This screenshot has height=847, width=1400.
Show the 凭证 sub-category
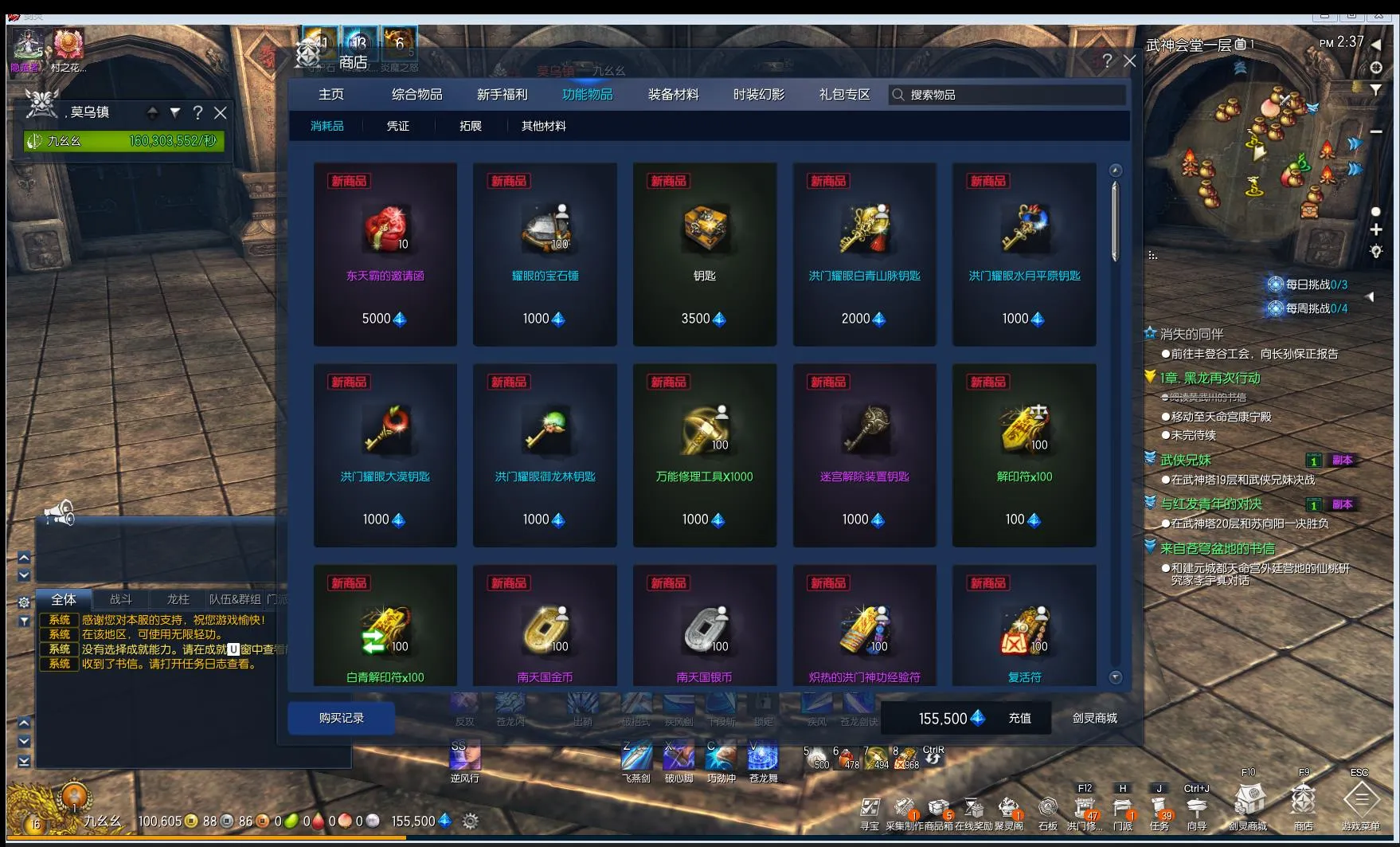click(x=397, y=126)
